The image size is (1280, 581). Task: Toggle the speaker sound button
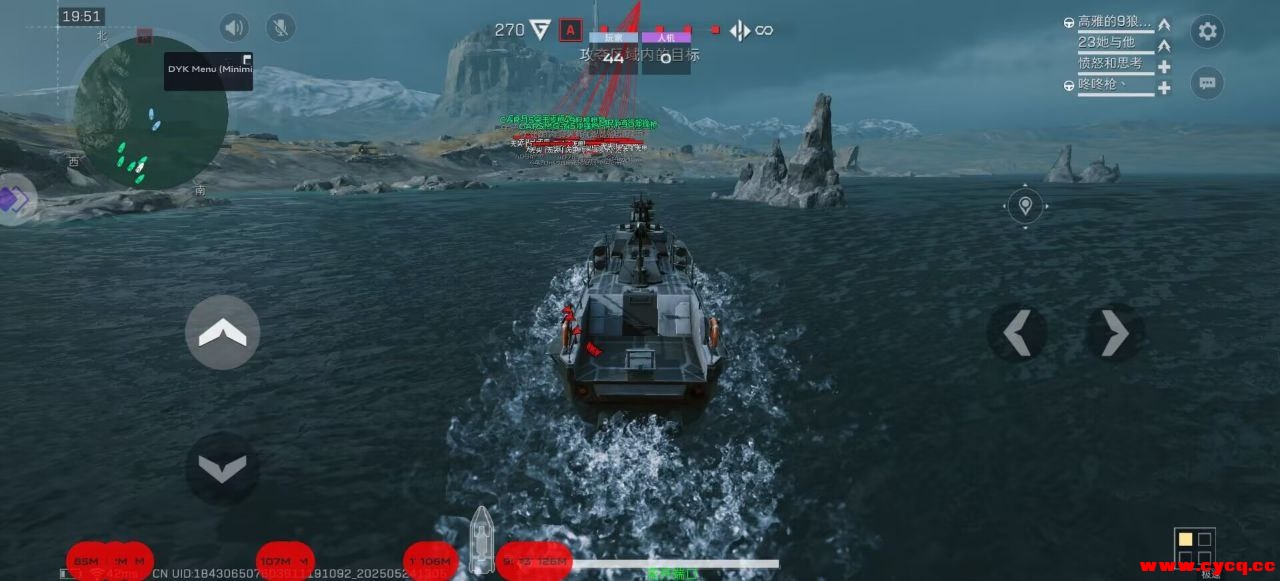pos(234,27)
